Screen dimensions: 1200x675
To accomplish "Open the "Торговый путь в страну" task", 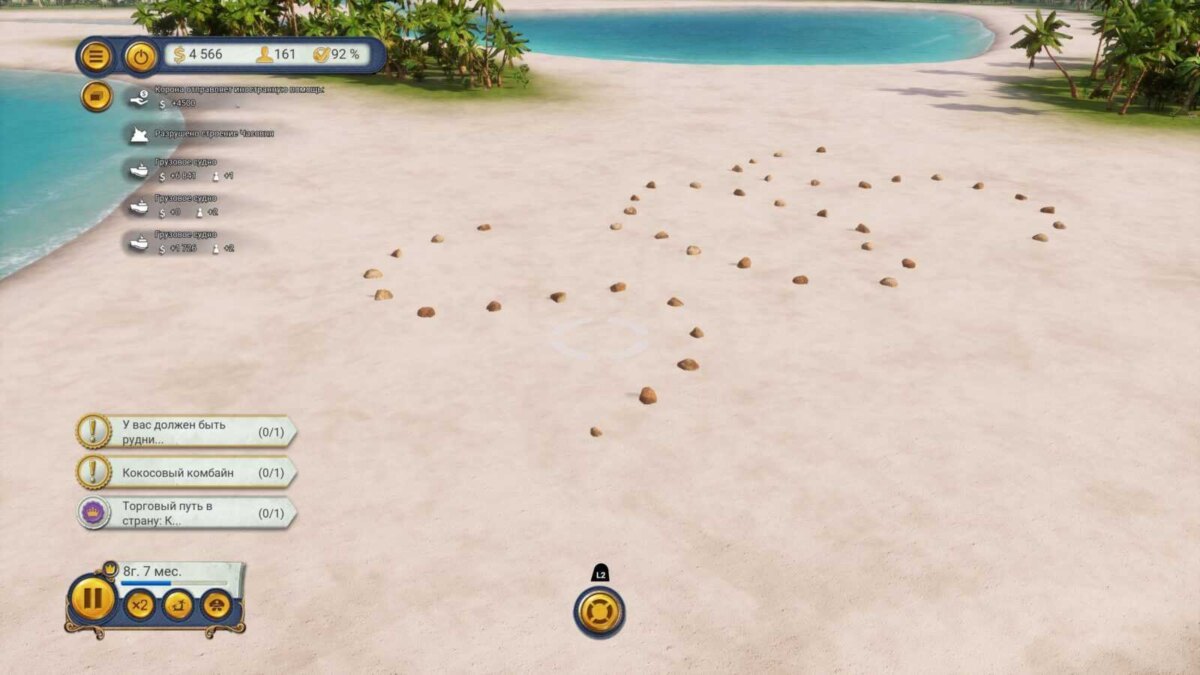I will coord(186,513).
